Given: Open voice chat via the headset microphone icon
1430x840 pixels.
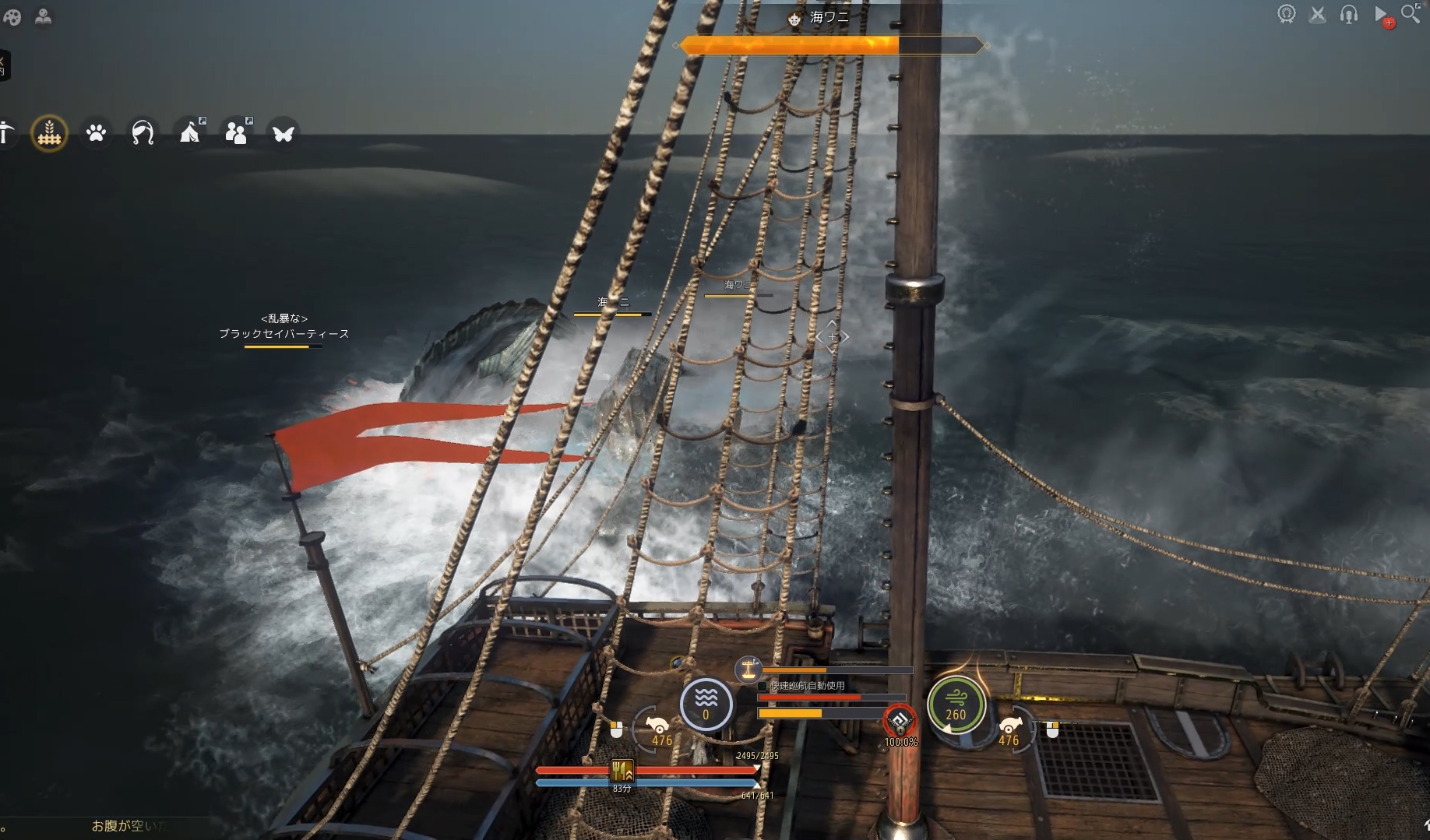Looking at the screenshot, I should click(x=1349, y=13).
